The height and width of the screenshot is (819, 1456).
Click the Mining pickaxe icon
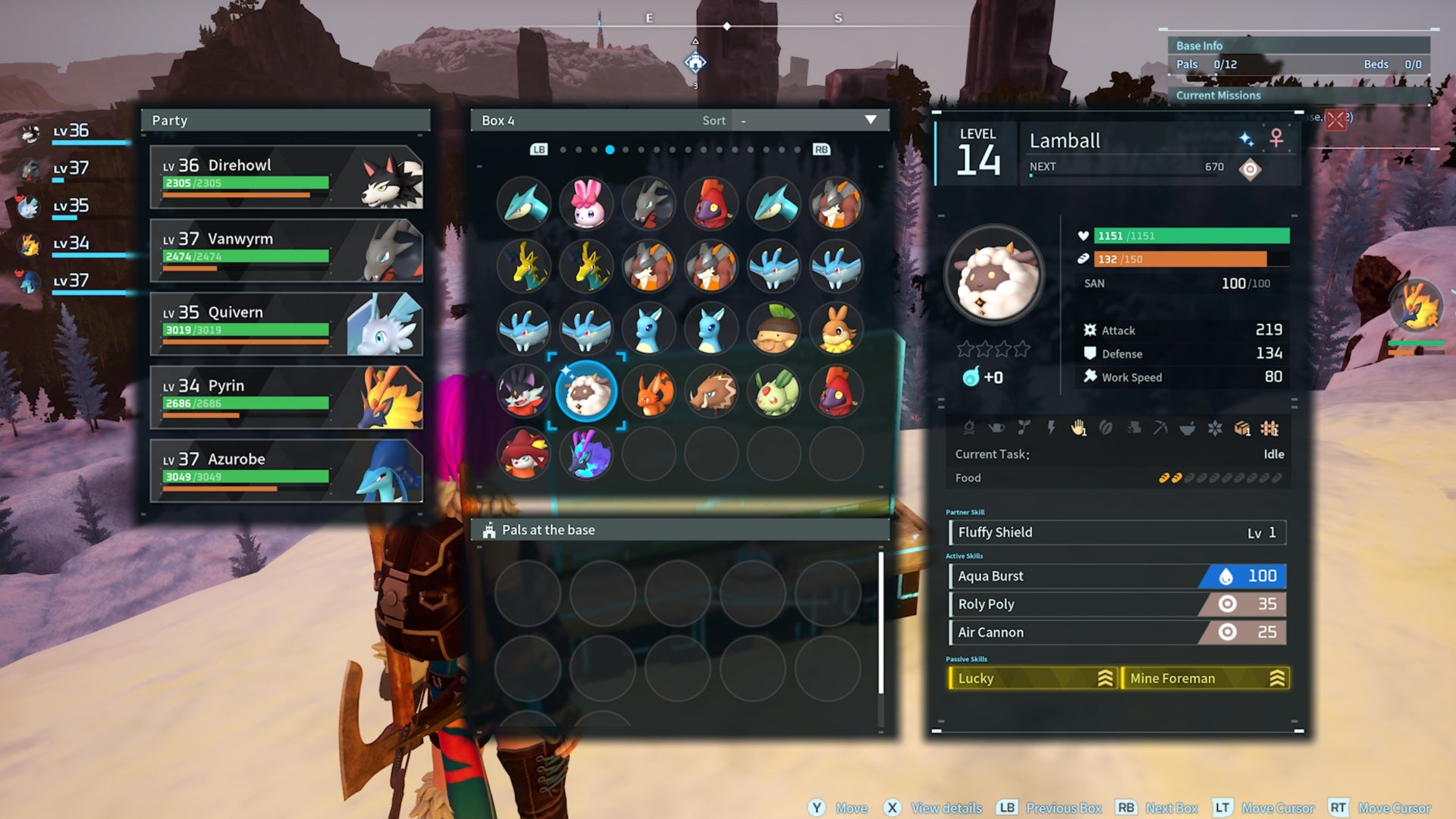point(1162,428)
